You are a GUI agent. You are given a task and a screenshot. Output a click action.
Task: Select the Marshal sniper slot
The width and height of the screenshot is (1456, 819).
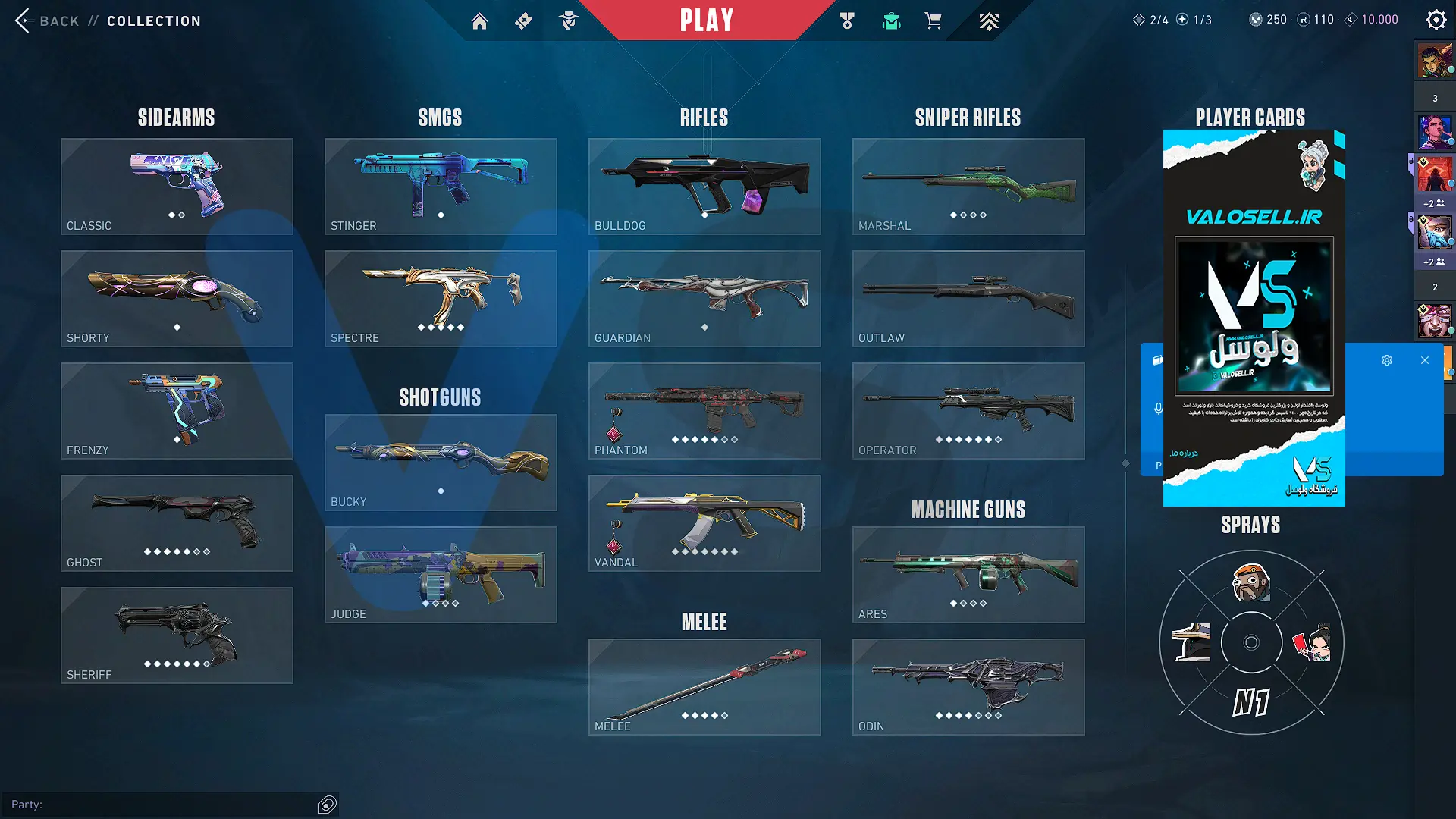click(x=968, y=186)
